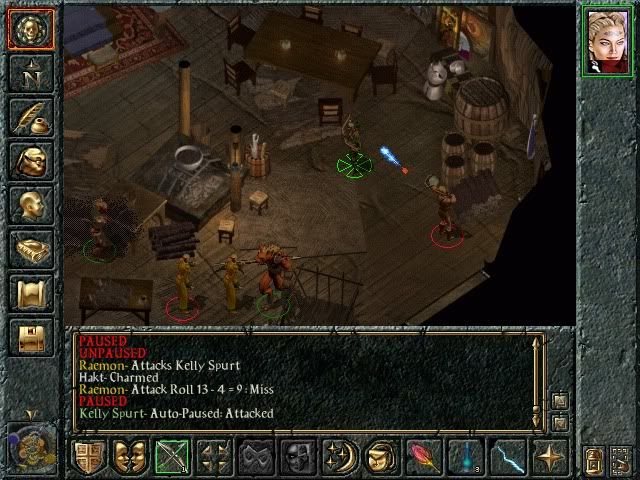Viewport: 640px width, 480px height.
Task: Open special abilities with the gold star button
Action: (x=549, y=457)
